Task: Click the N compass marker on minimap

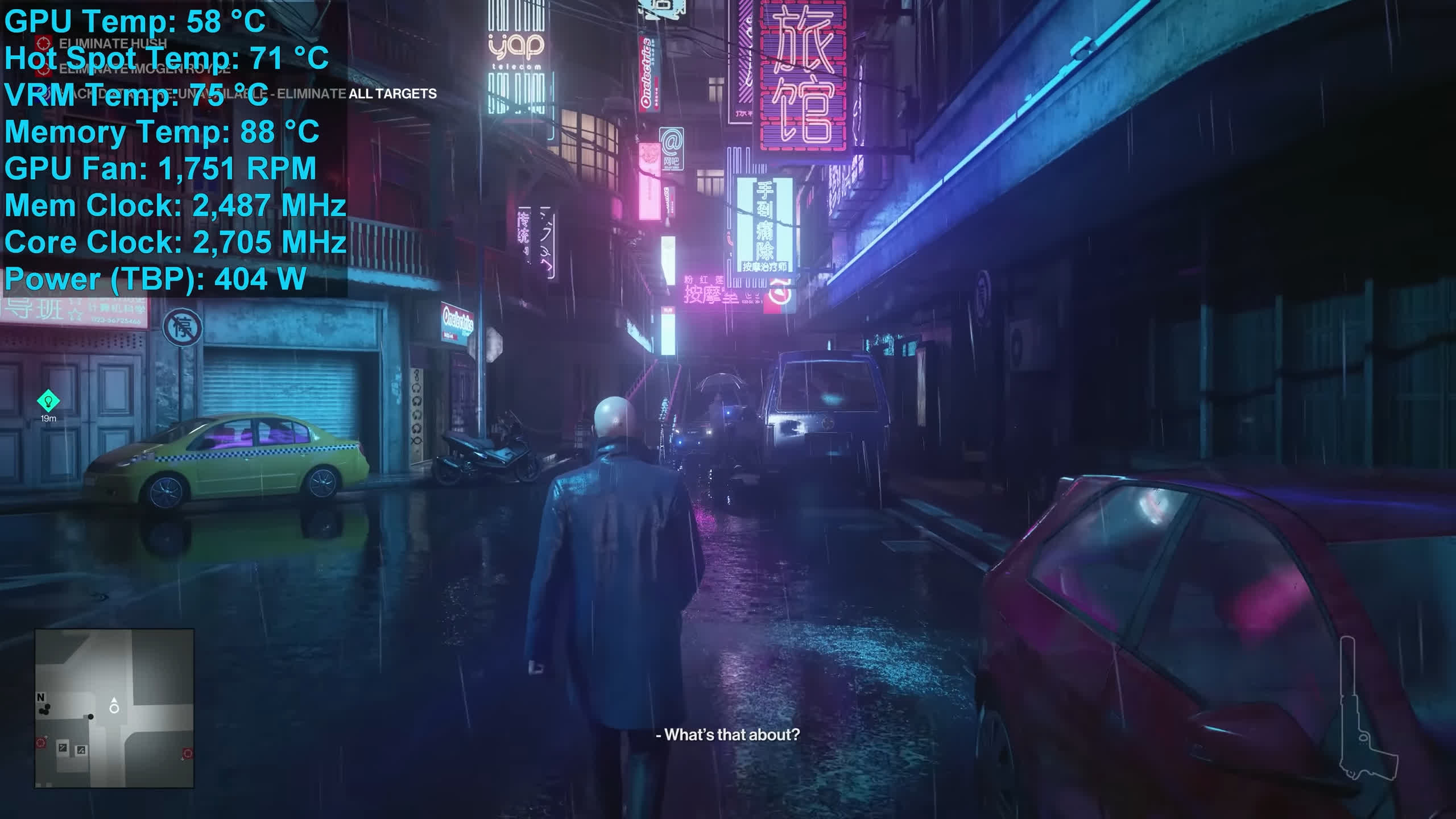Action: pos(40,697)
